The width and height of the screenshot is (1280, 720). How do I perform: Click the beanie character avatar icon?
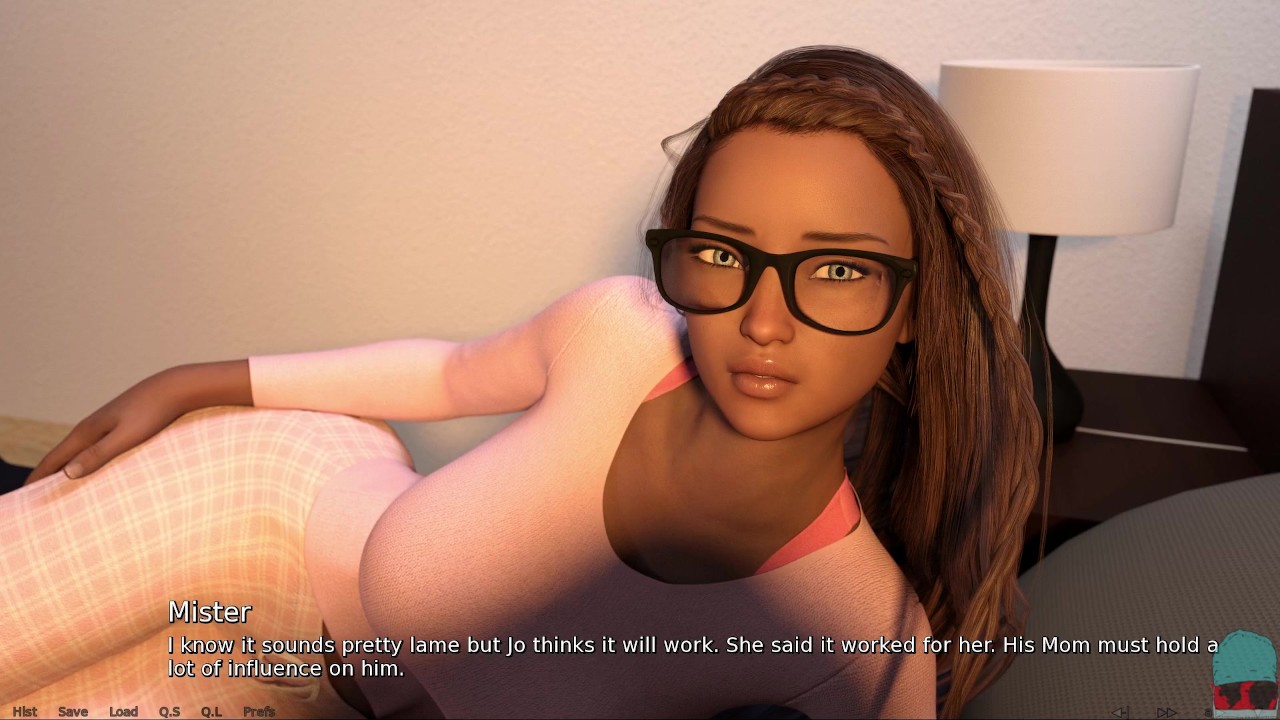click(x=1243, y=672)
